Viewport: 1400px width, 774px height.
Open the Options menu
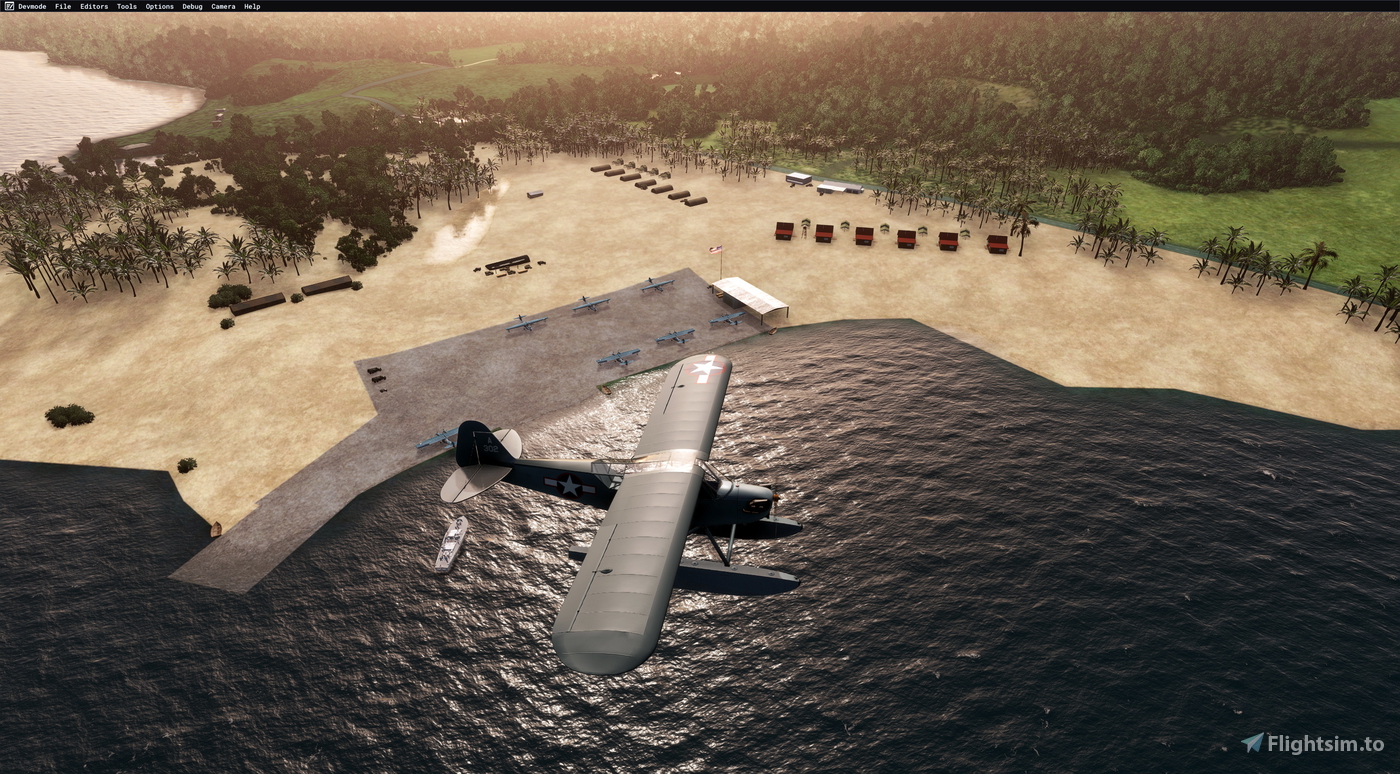pos(158,5)
